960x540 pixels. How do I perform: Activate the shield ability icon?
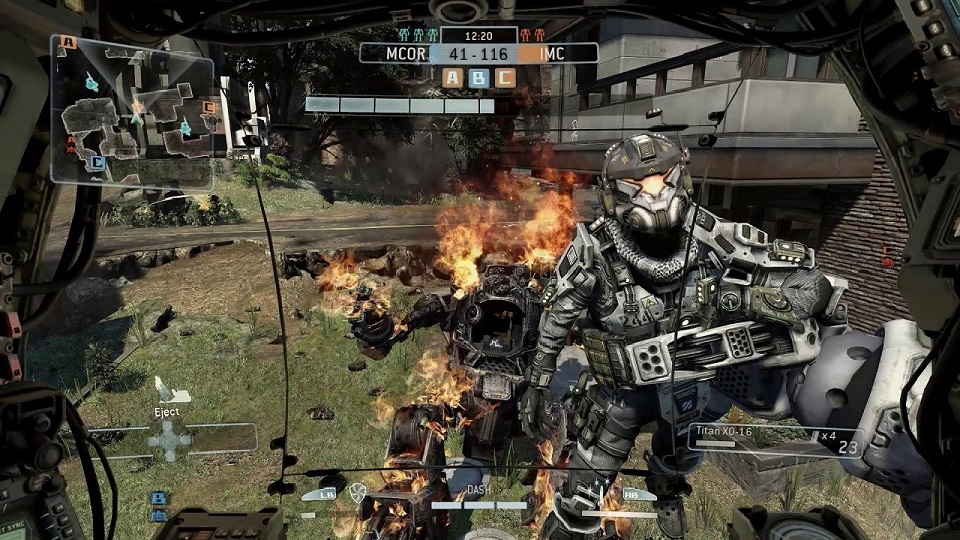pyautogui.click(x=358, y=492)
